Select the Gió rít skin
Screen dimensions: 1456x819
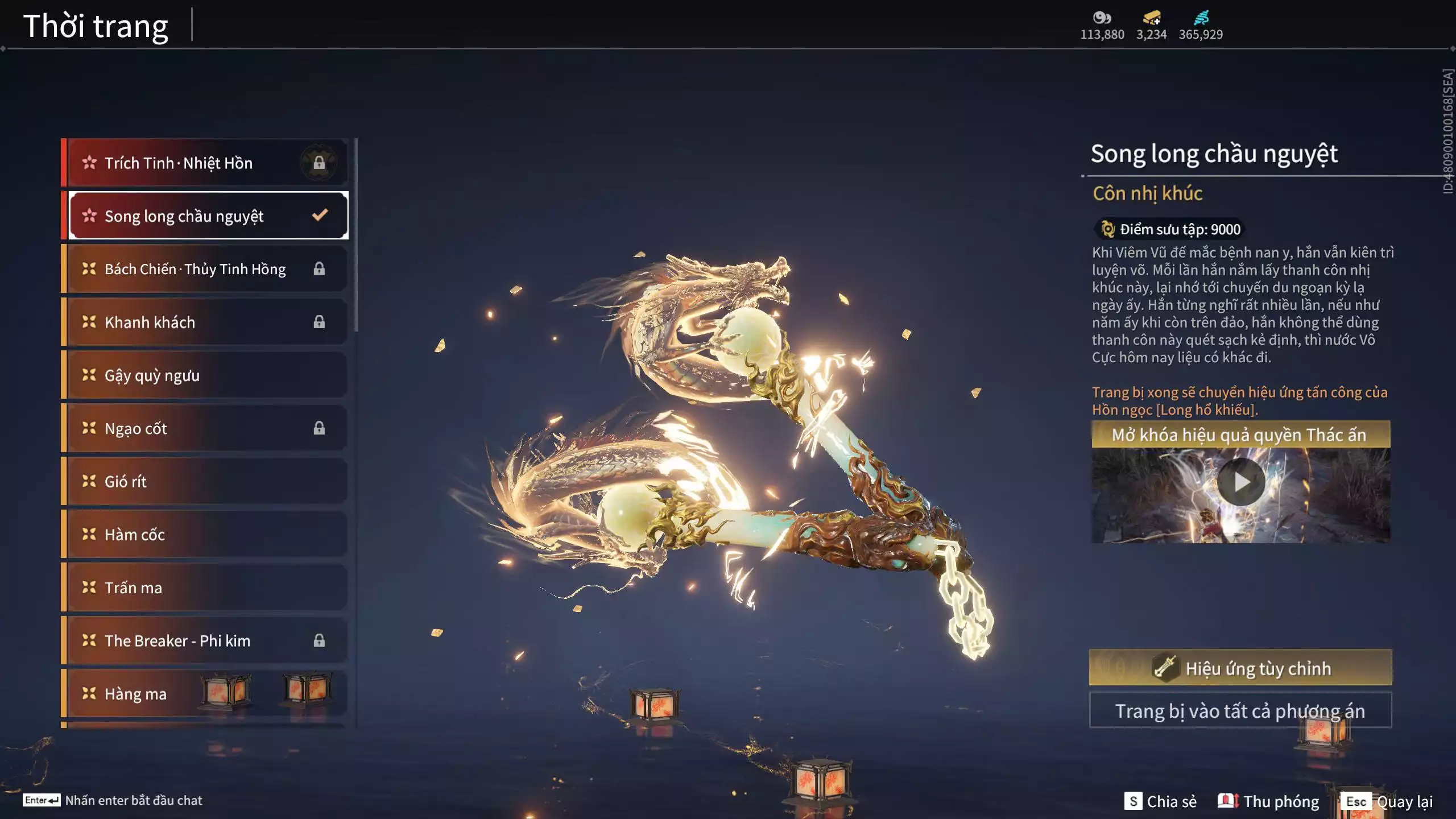[205, 481]
